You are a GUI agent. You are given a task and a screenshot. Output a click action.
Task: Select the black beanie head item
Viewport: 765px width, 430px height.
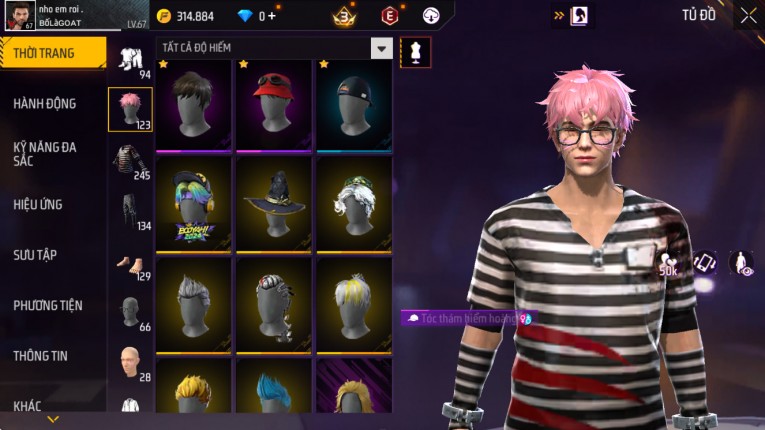click(x=354, y=105)
